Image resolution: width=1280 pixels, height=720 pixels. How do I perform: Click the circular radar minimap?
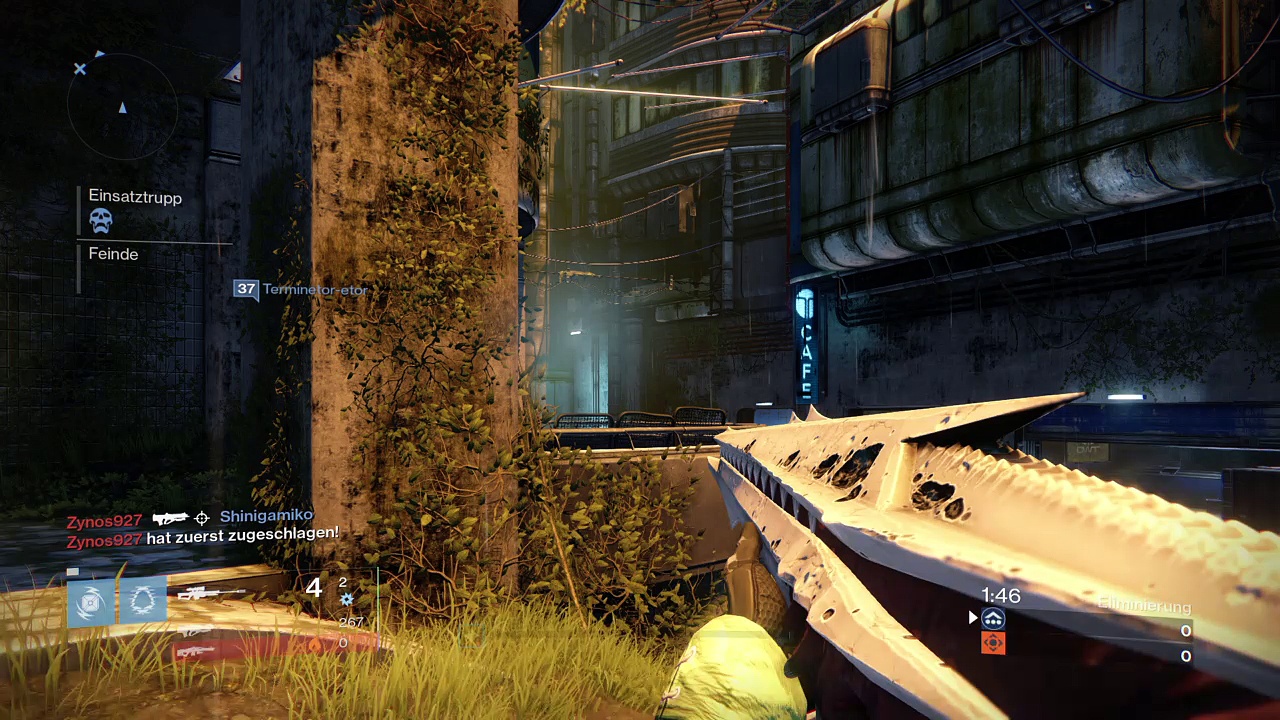122,107
